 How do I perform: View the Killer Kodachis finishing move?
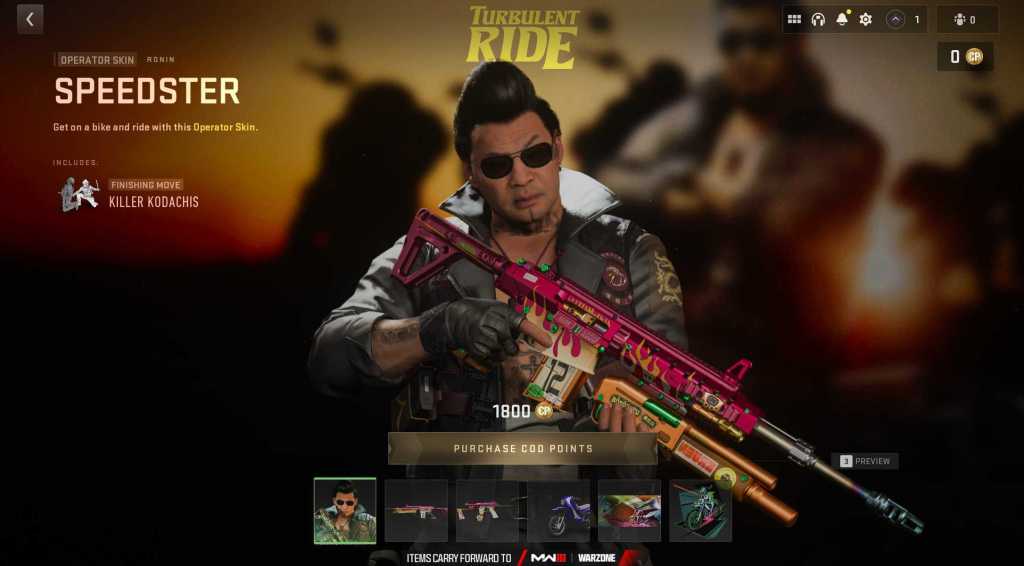(130, 194)
